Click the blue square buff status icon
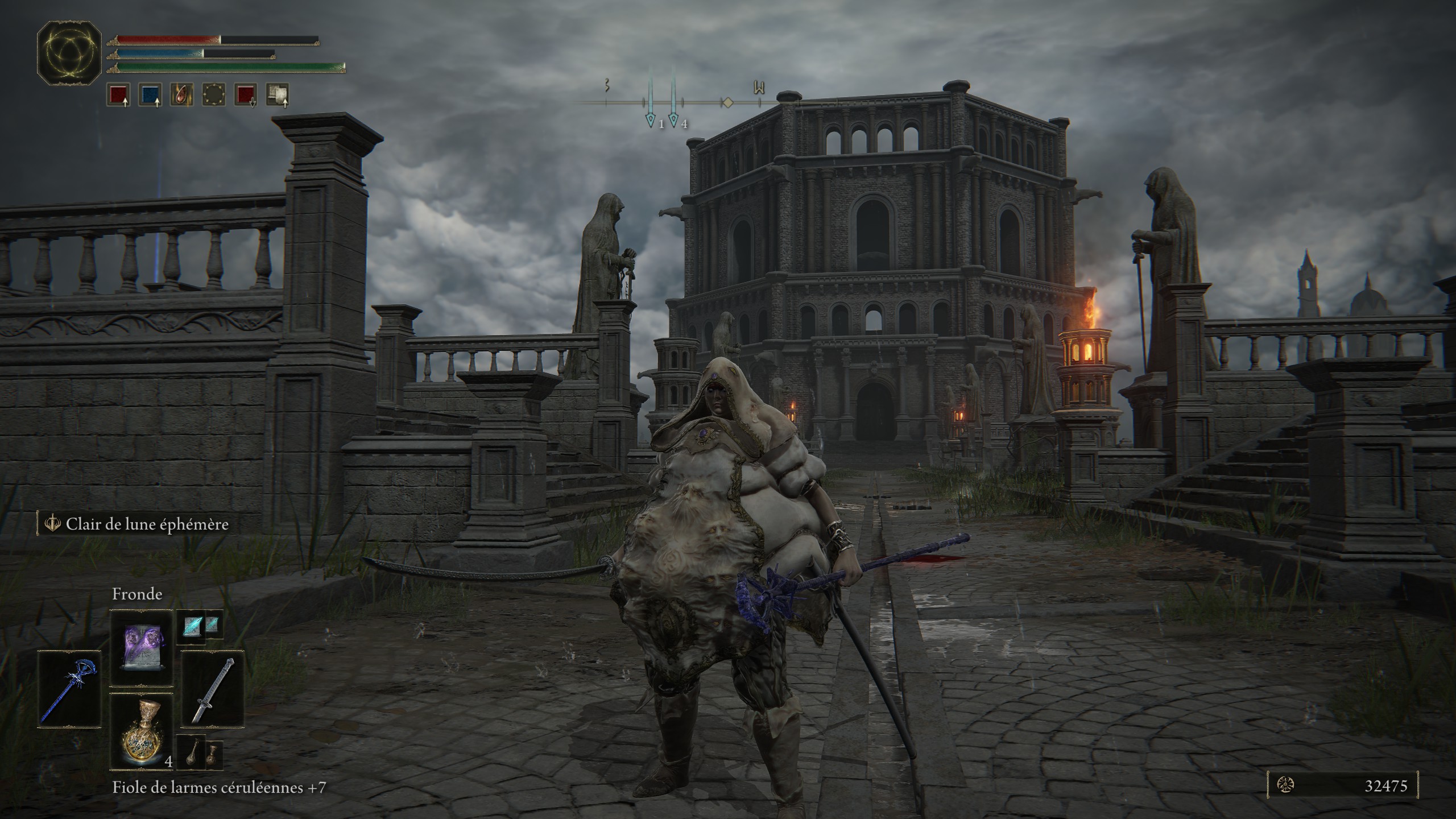The image size is (1456, 819). [x=150, y=95]
